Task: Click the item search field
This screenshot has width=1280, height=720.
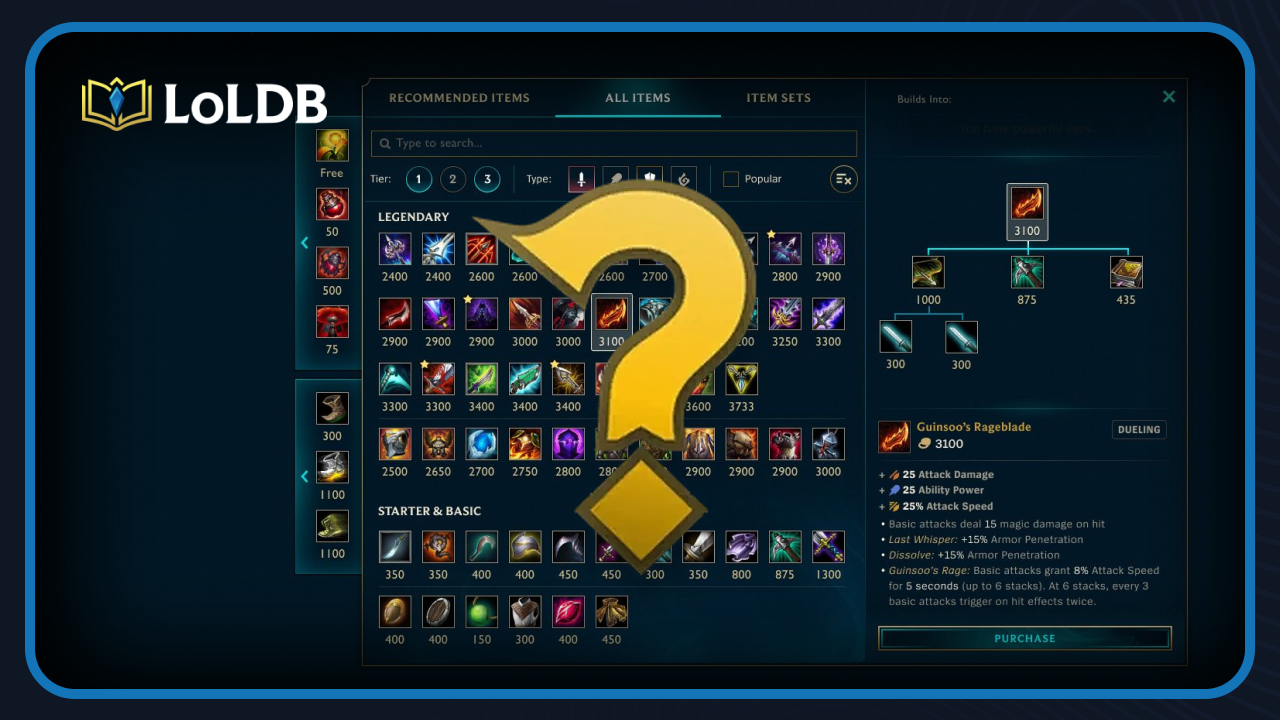Action: 613,143
